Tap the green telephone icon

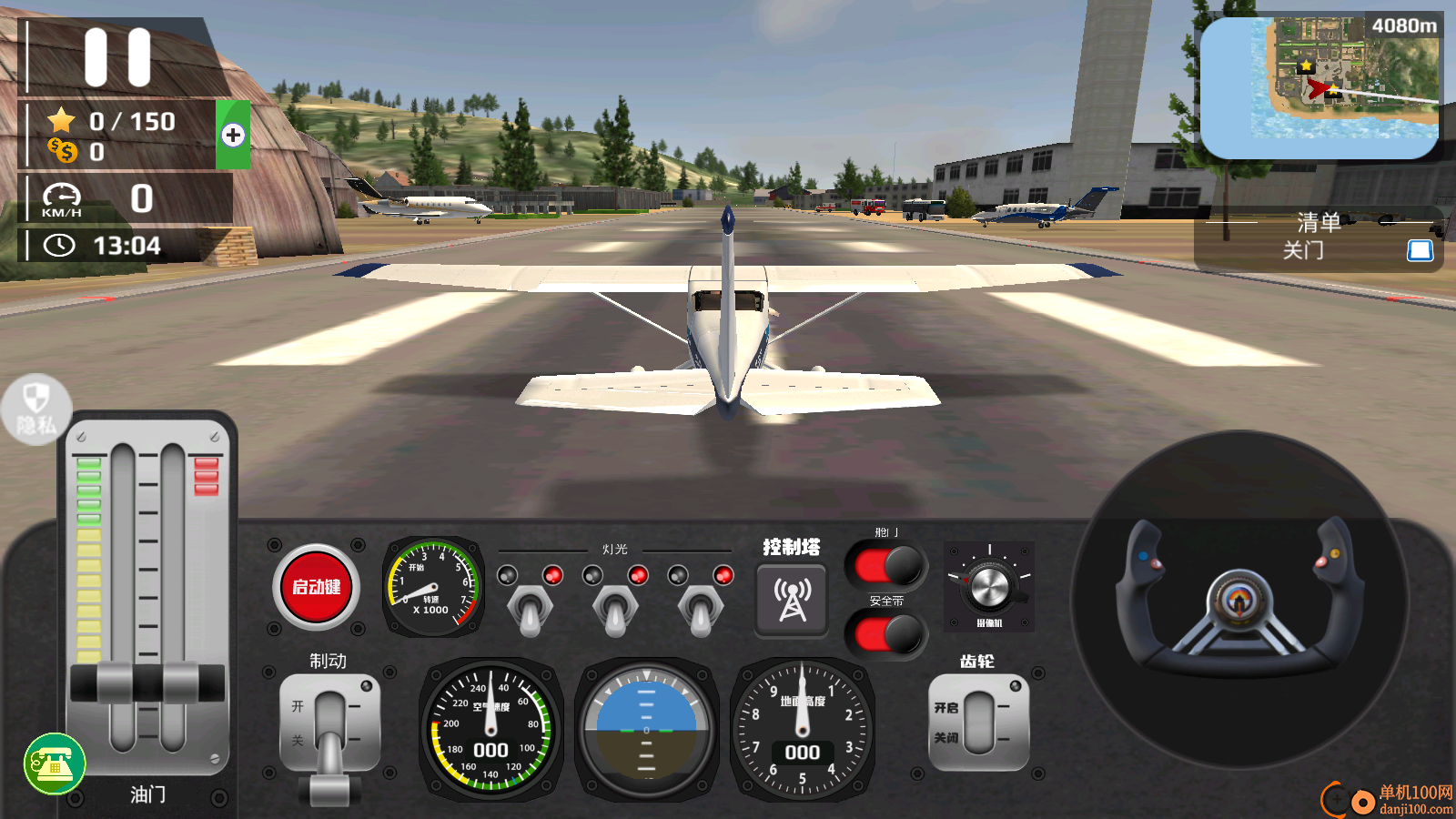pos(55,763)
